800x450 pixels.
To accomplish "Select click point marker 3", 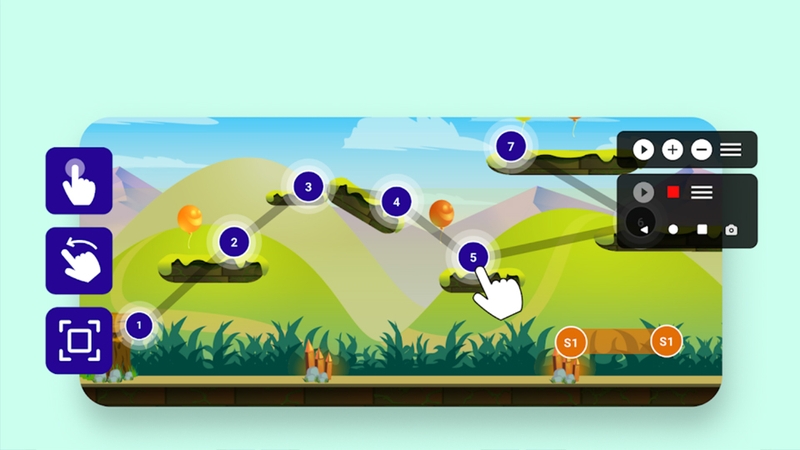I will (x=308, y=186).
